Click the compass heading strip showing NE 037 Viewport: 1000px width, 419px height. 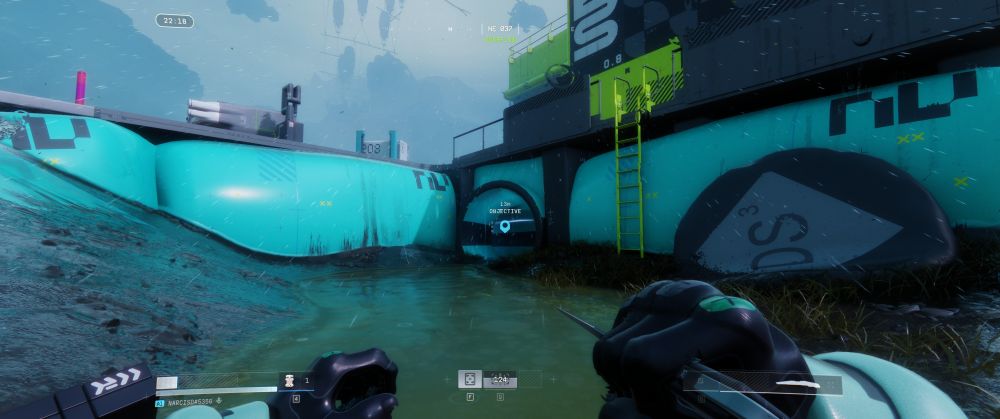coord(497,29)
